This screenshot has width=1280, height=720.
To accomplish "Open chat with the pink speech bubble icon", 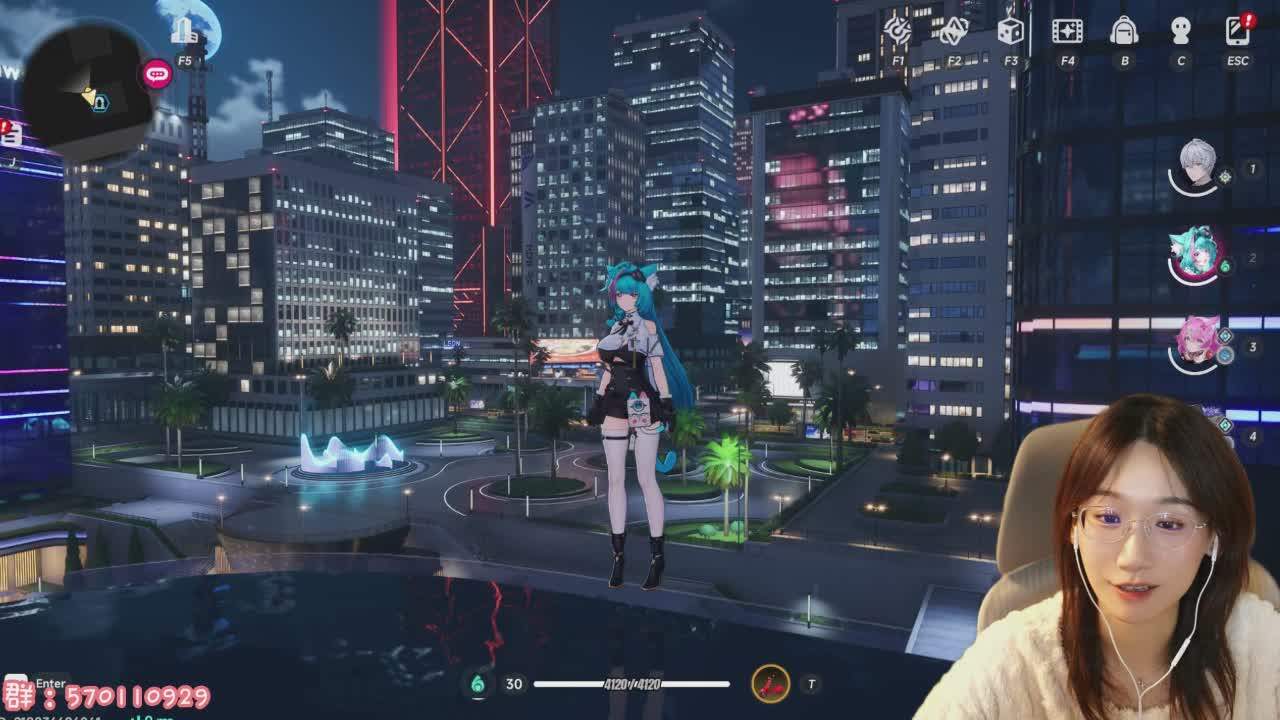I will 158,72.
